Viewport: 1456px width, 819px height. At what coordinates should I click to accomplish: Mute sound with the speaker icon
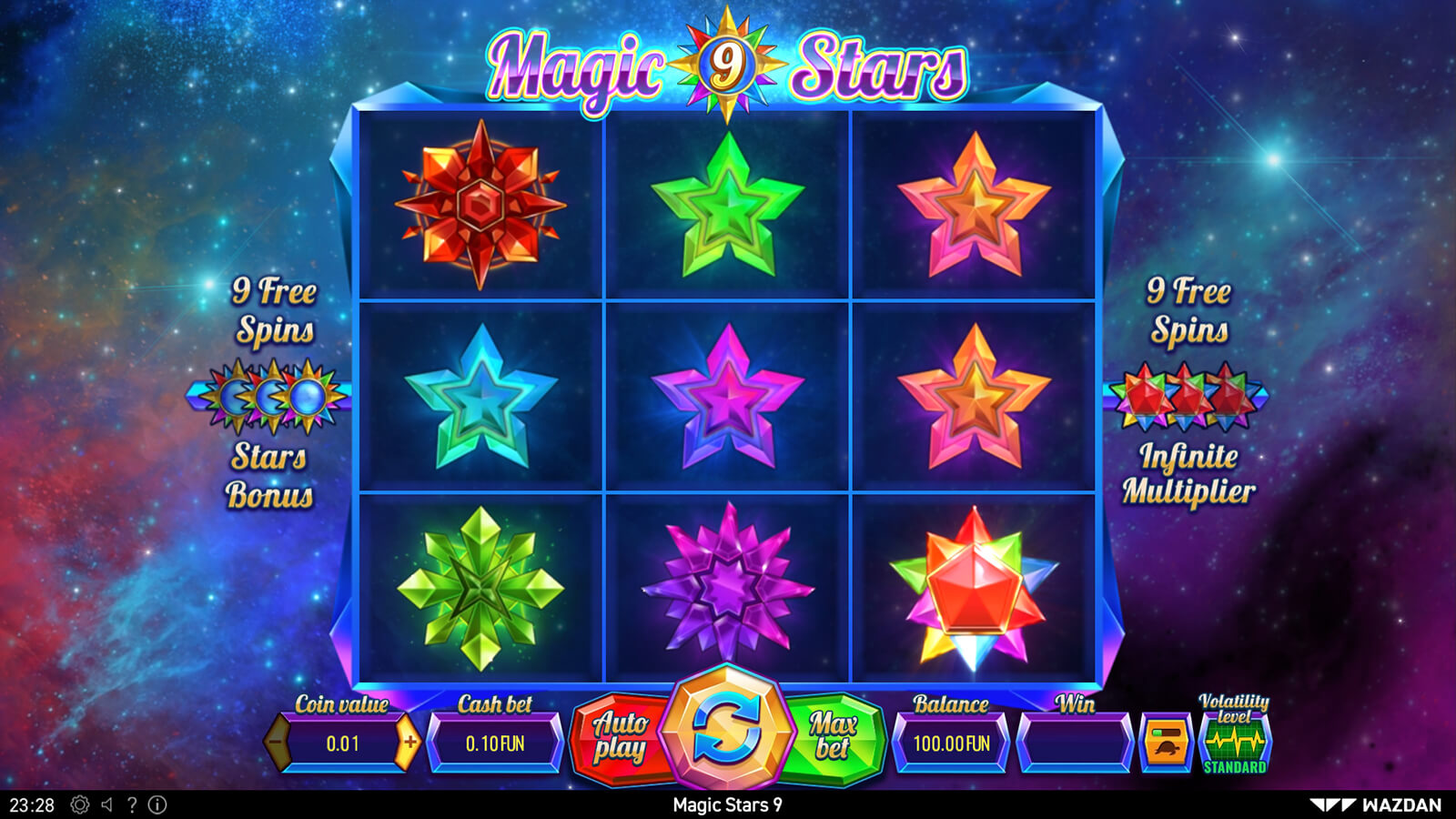point(107,804)
